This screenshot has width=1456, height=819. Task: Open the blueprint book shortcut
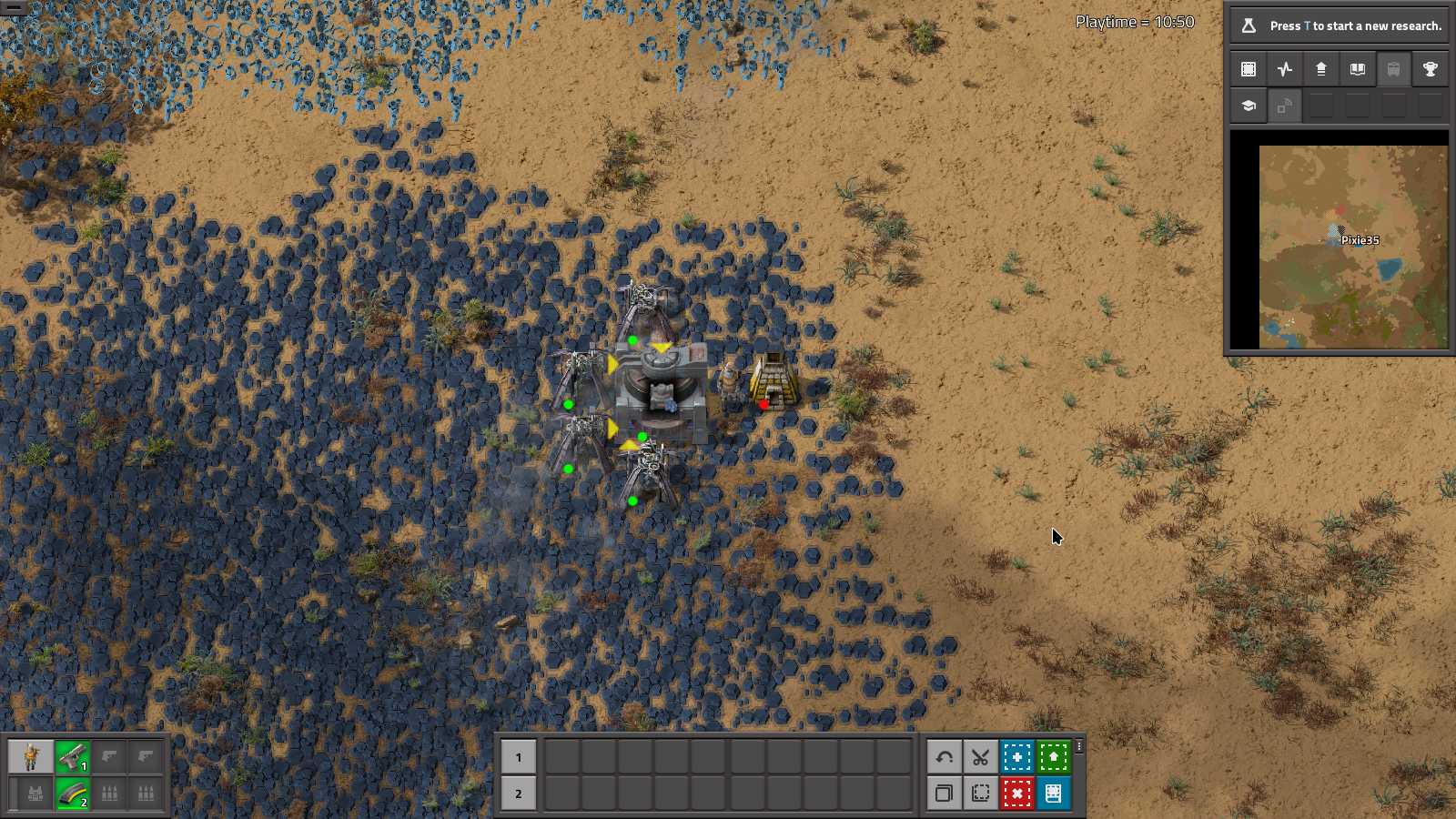tap(1053, 793)
